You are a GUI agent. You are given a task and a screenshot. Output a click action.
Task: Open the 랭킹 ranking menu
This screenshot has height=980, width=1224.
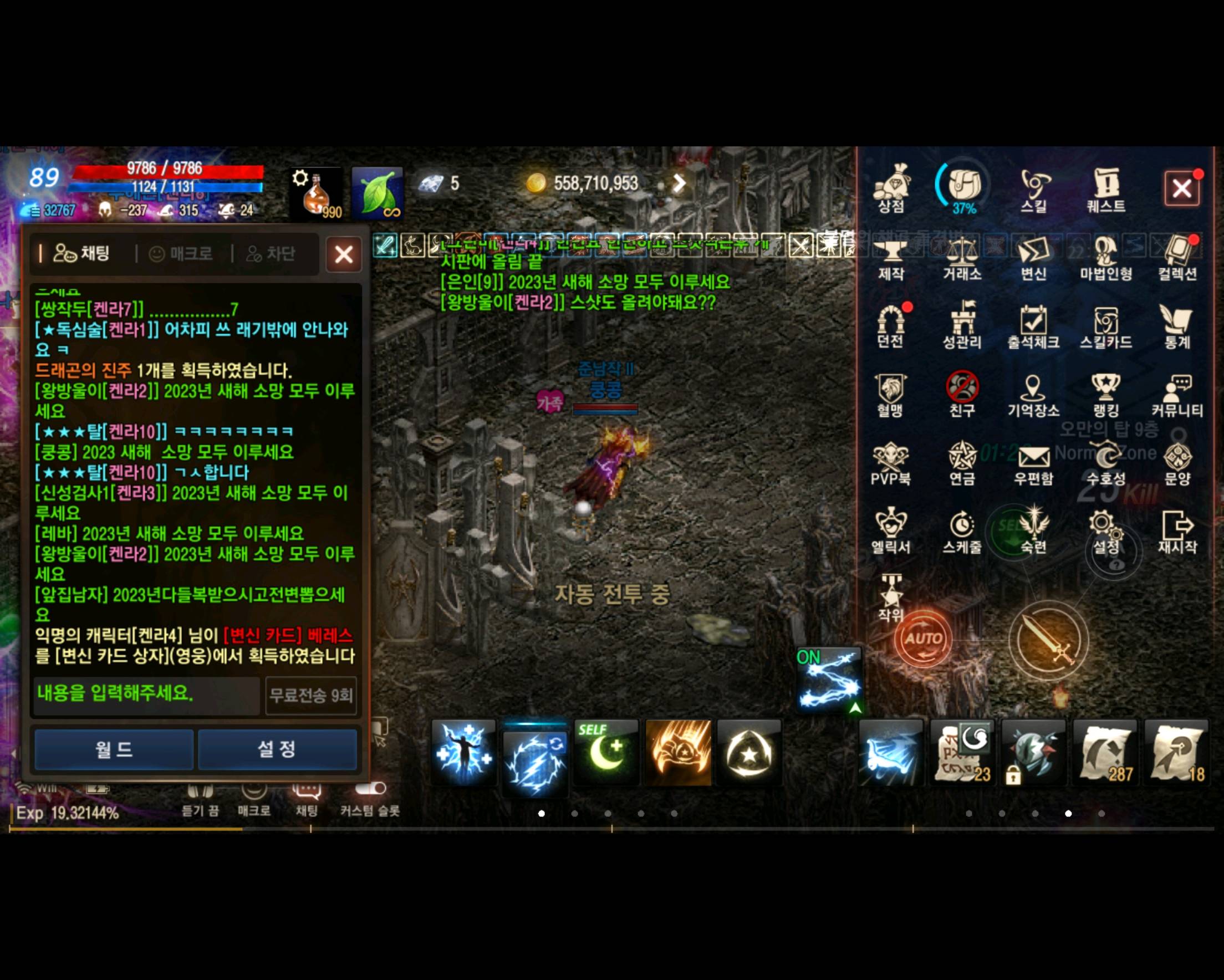(x=1106, y=395)
